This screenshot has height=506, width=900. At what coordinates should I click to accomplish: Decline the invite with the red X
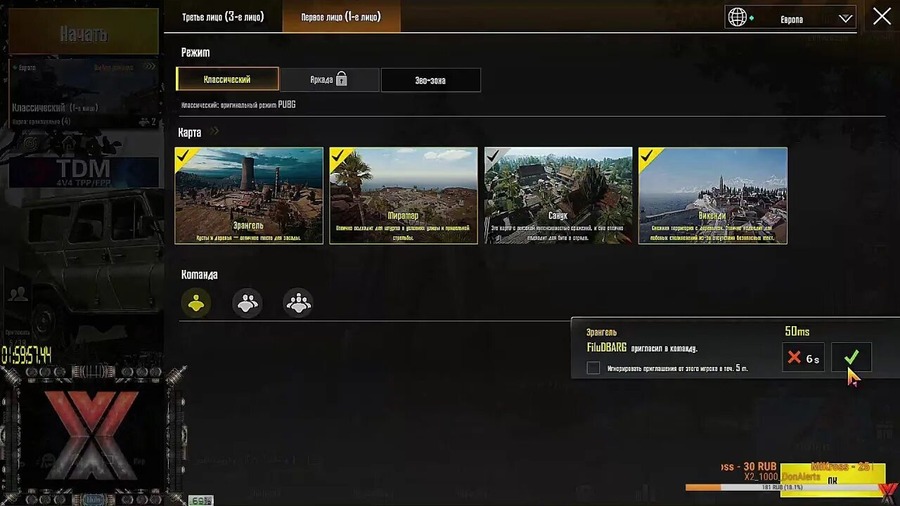(x=803, y=357)
